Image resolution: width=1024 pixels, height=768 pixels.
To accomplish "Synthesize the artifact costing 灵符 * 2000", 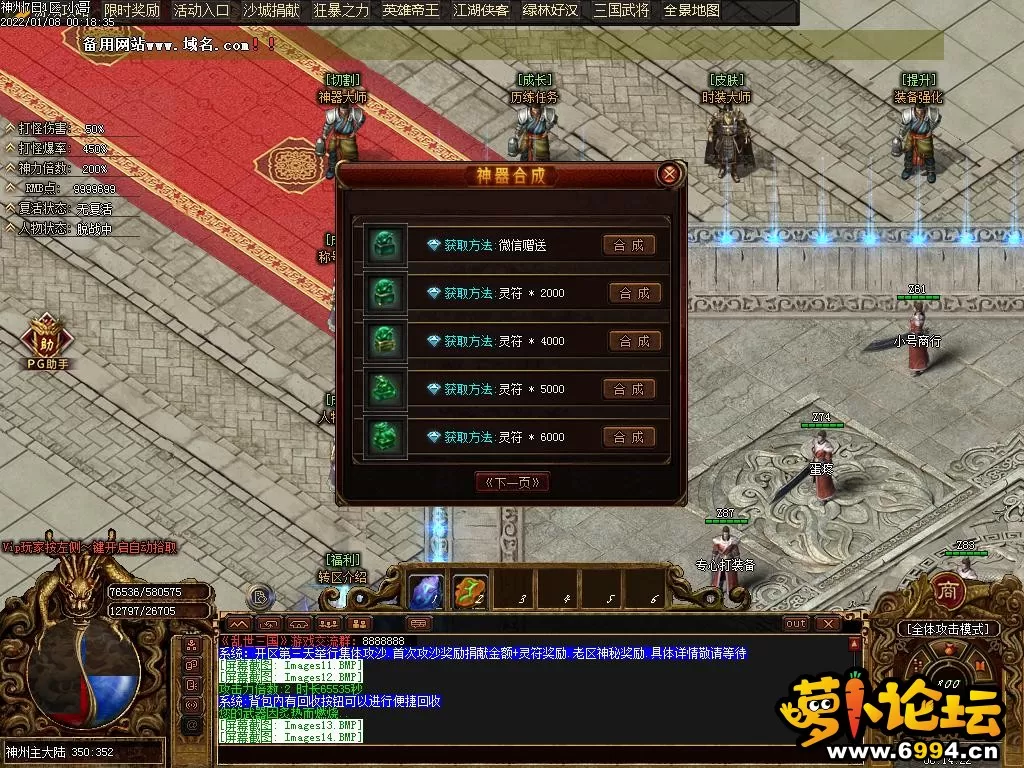I will pyautogui.click(x=635, y=293).
